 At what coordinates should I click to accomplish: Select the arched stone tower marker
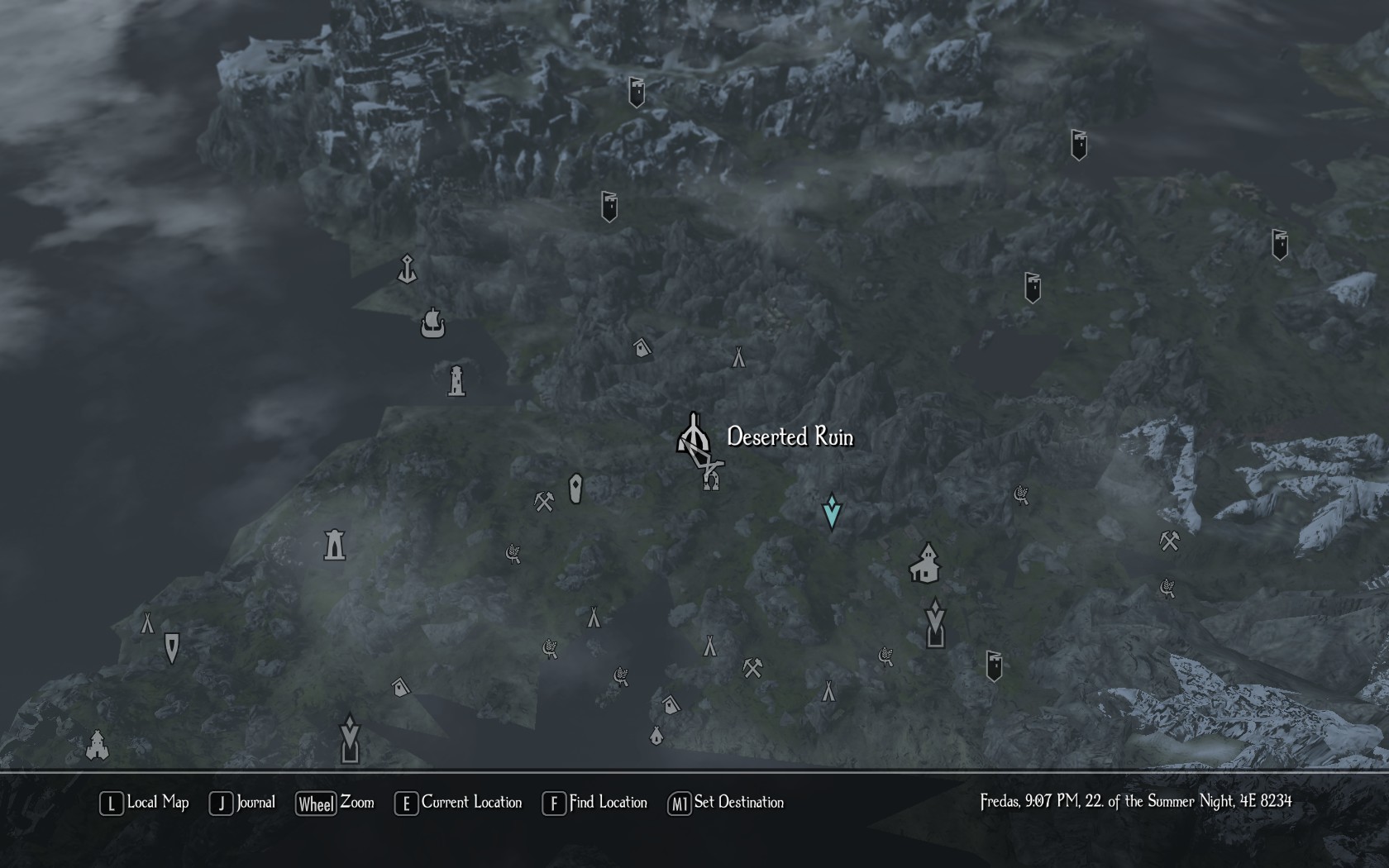(x=334, y=545)
